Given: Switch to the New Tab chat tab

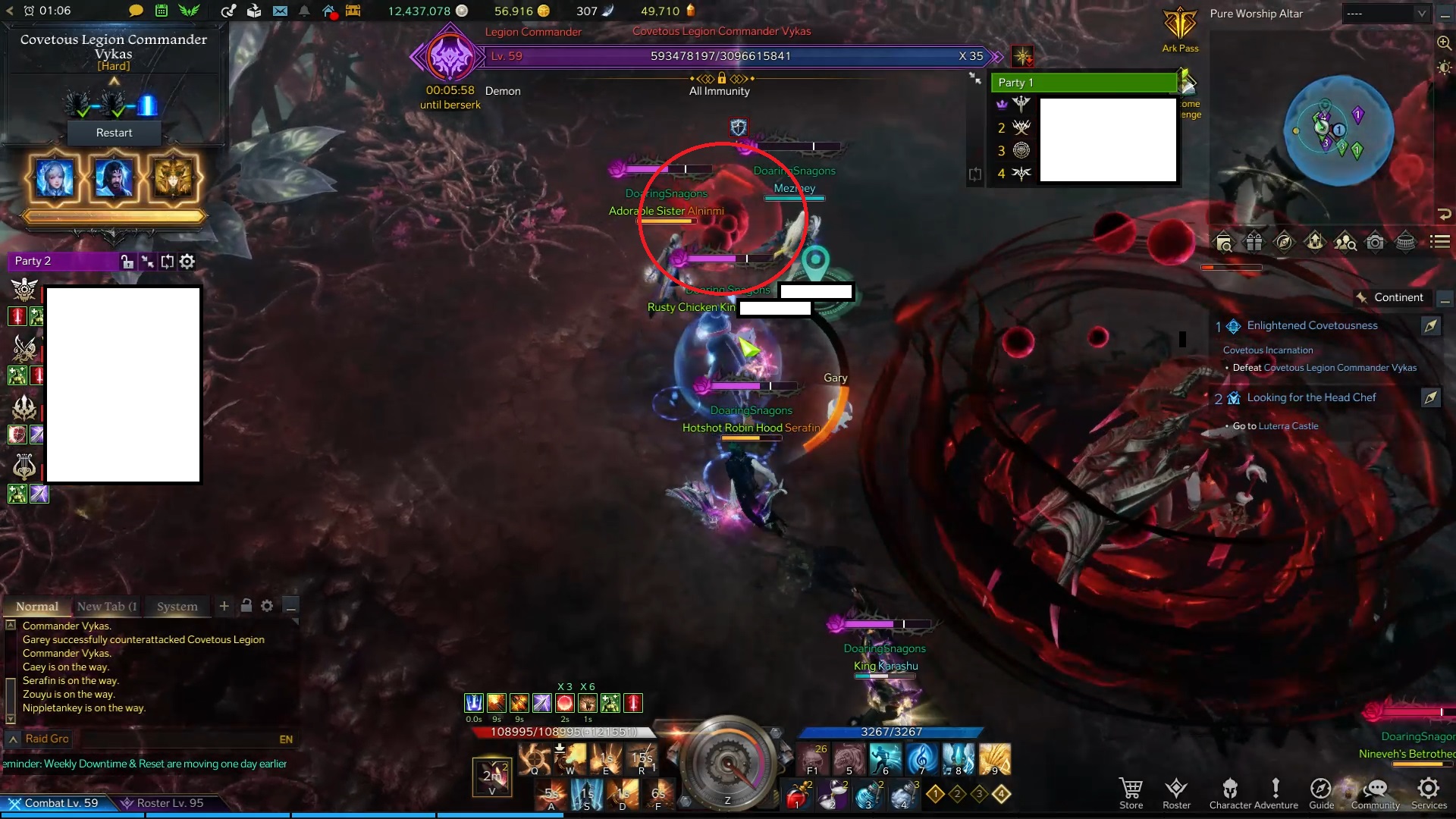Looking at the screenshot, I should coord(106,607).
